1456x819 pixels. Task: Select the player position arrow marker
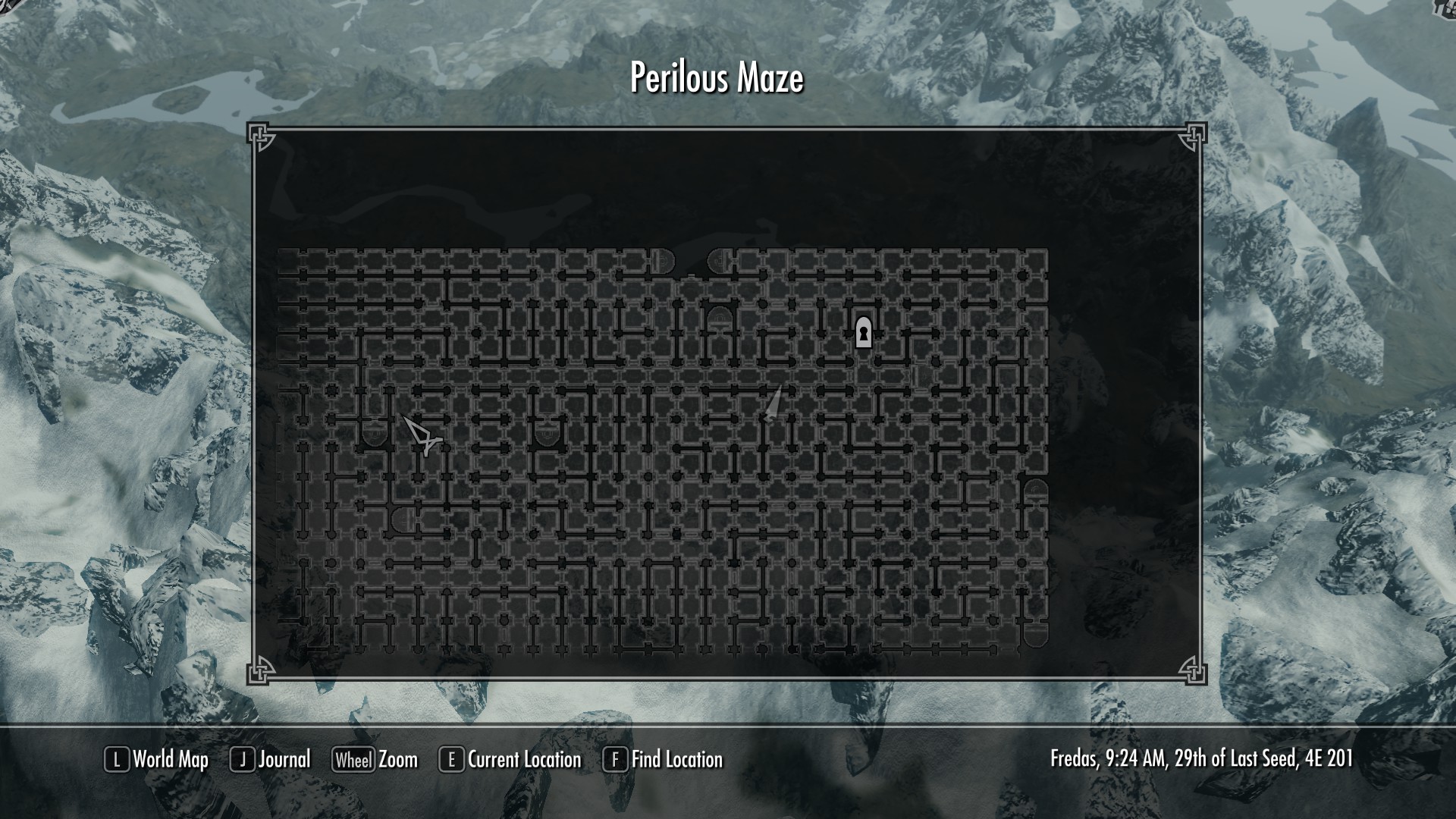click(773, 406)
